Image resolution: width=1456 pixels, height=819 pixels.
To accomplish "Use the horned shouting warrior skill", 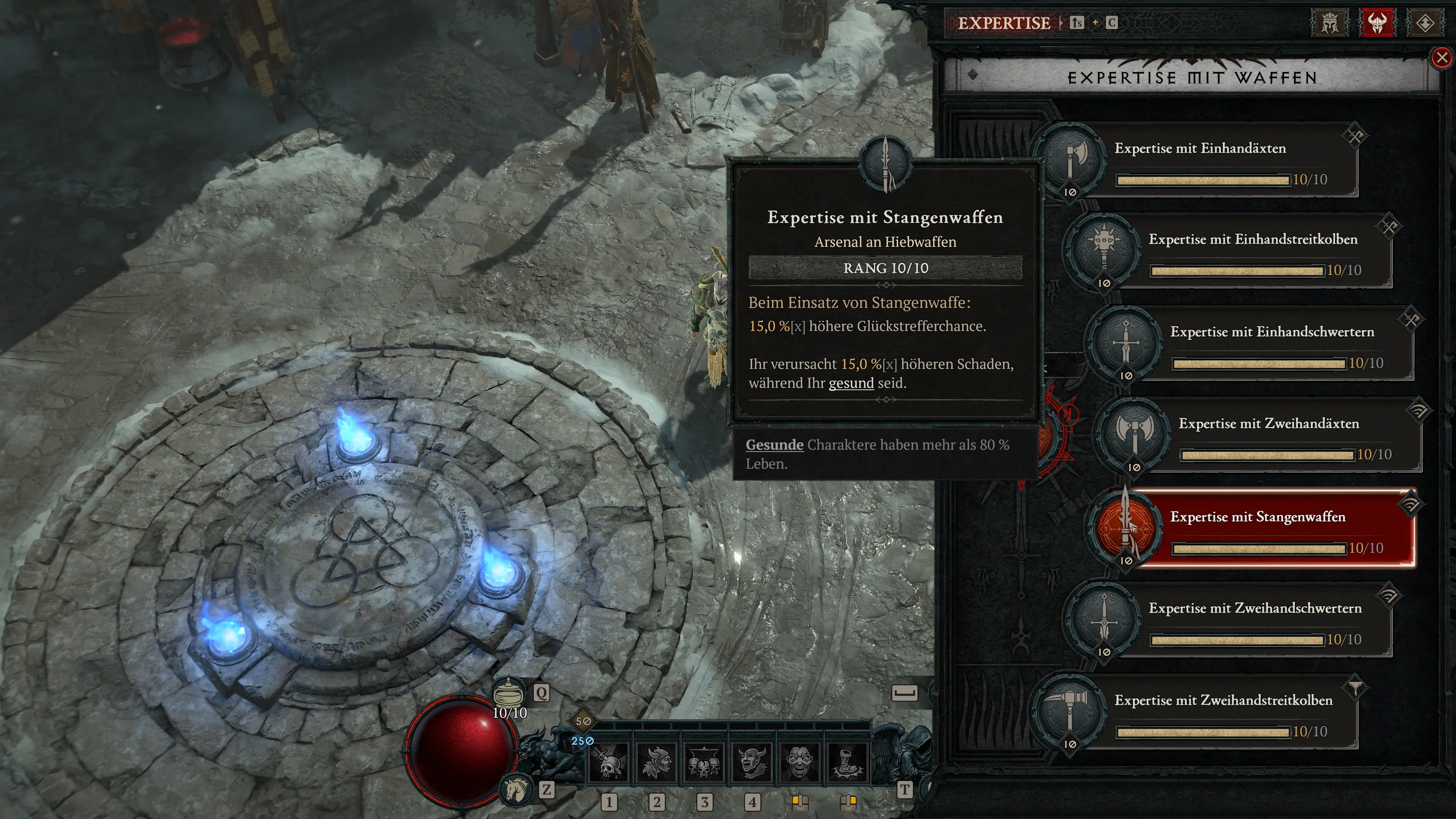I will [x=752, y=763].
